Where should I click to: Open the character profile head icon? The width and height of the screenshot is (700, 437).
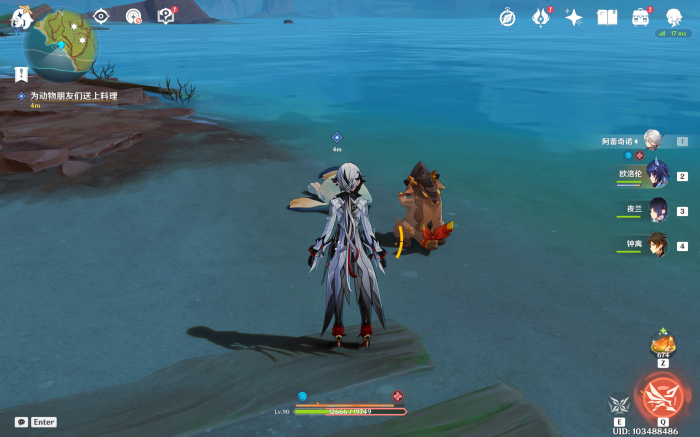(673, 17)
